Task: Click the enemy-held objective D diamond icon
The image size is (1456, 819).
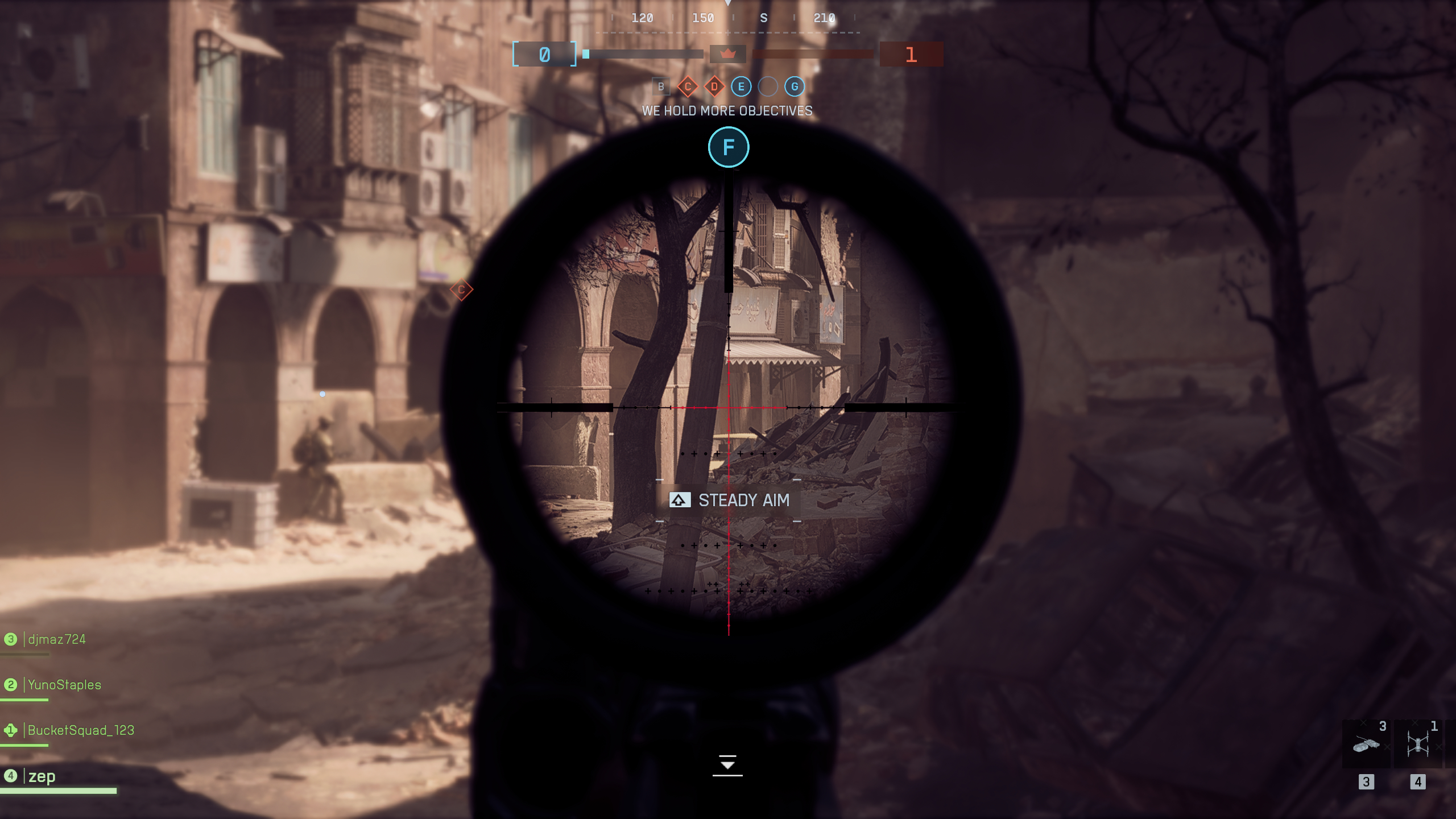Action: [x=714, y=86]
